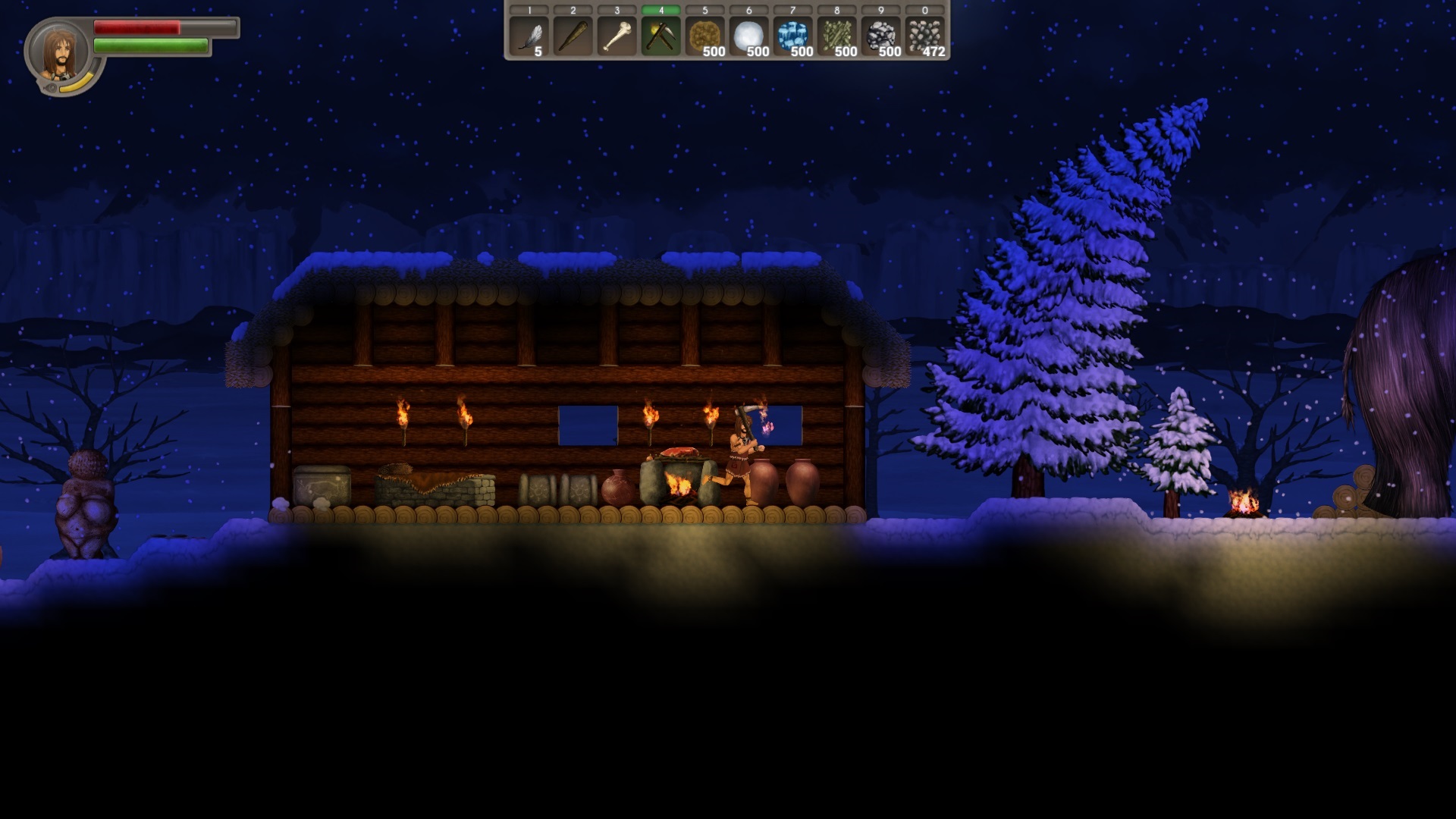Select the highlighted pickaxe and torch slot

click(661, 36)
